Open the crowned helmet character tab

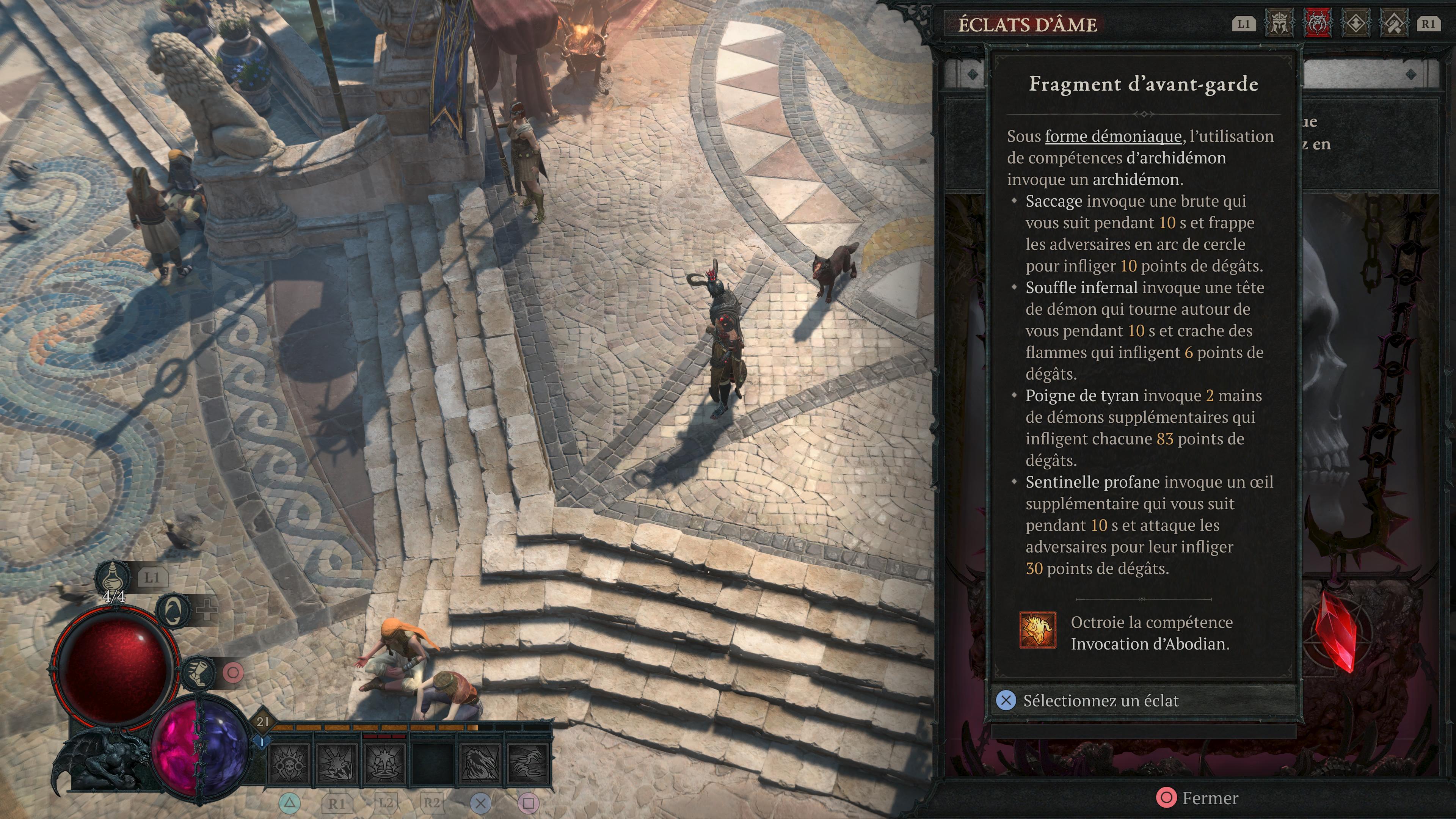[x=1279, y=24]
